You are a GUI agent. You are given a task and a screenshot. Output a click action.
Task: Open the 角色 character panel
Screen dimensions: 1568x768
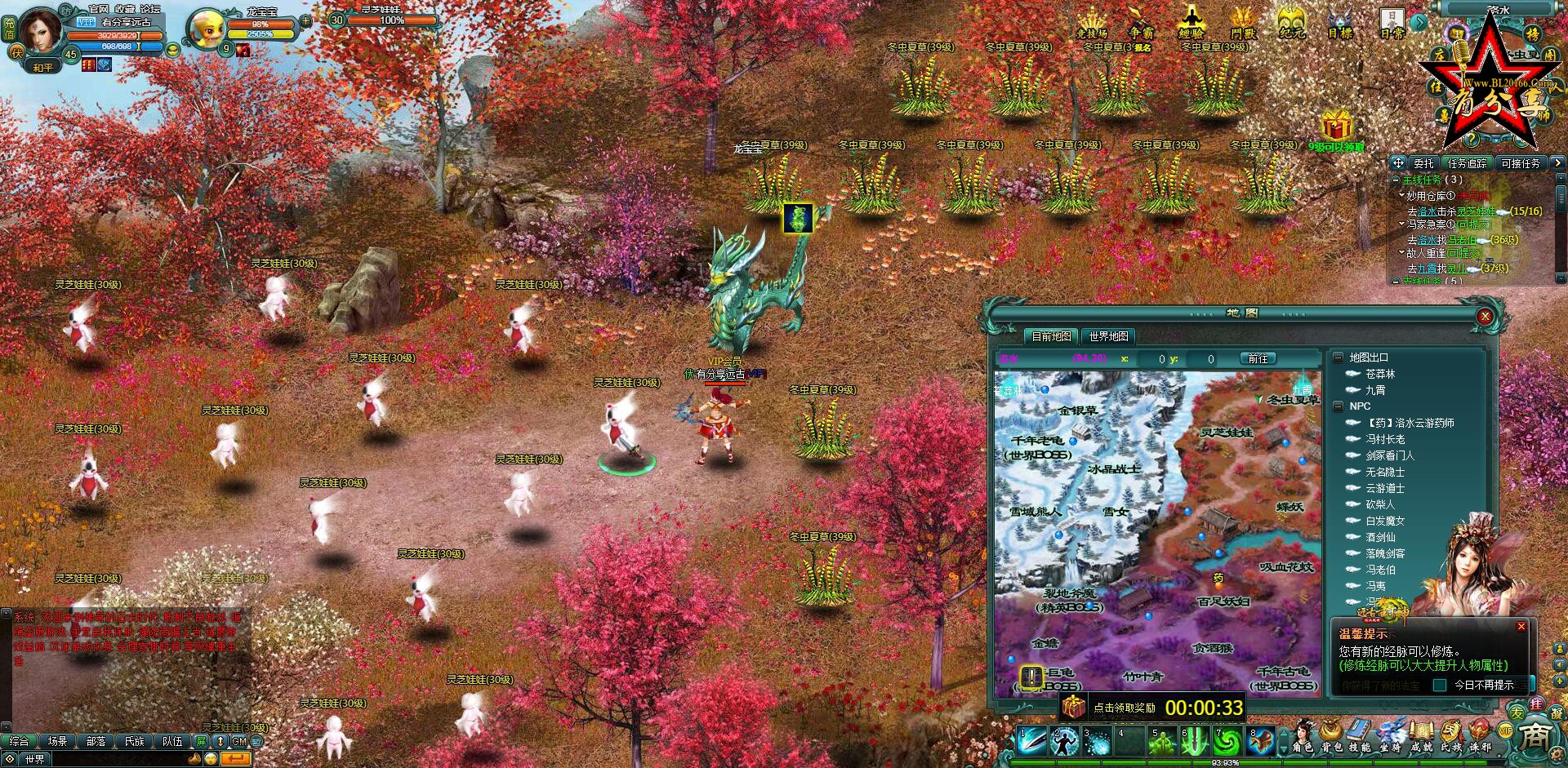1303,735
